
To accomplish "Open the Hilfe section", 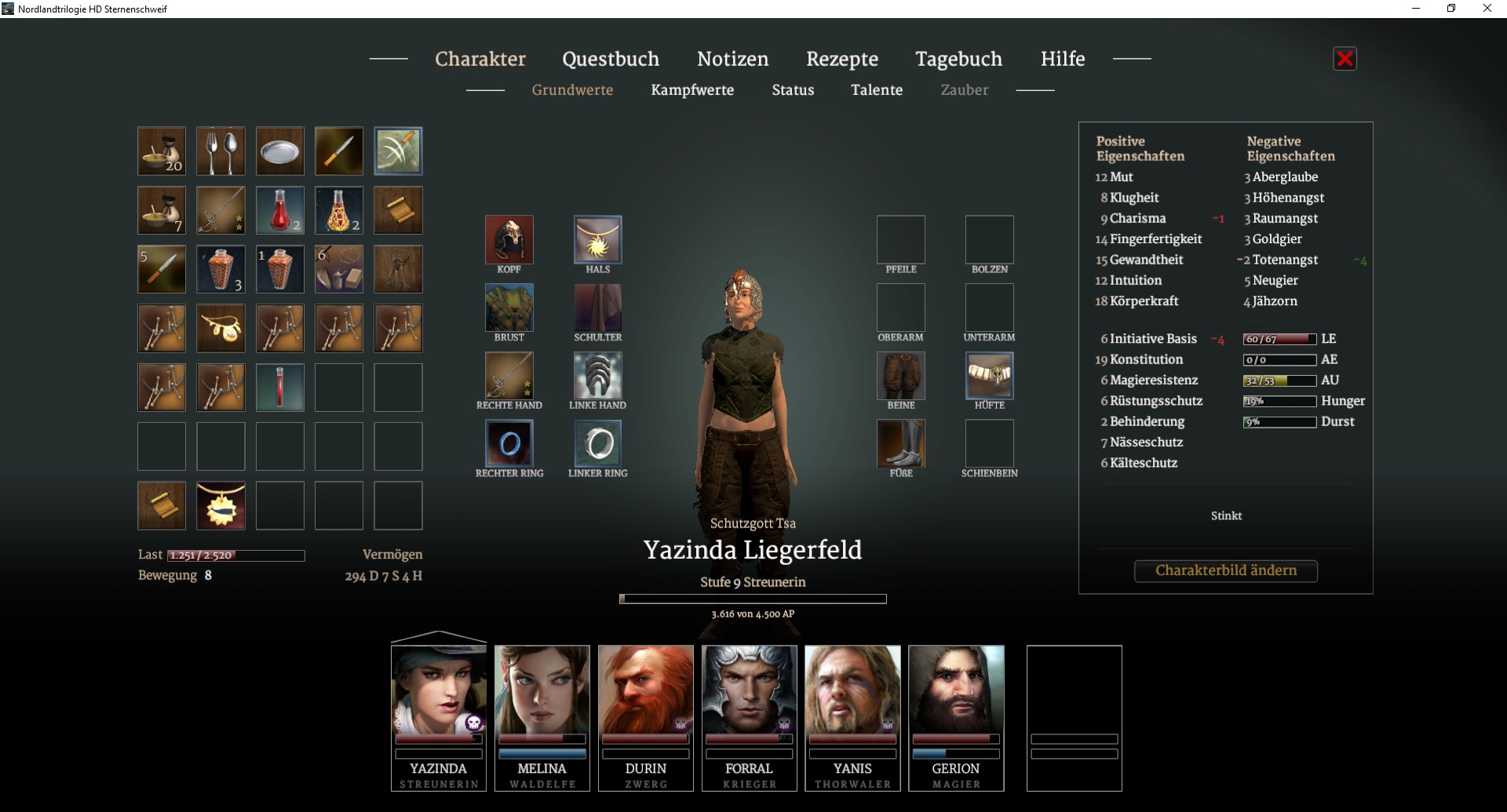I will tap(1062, 59).
